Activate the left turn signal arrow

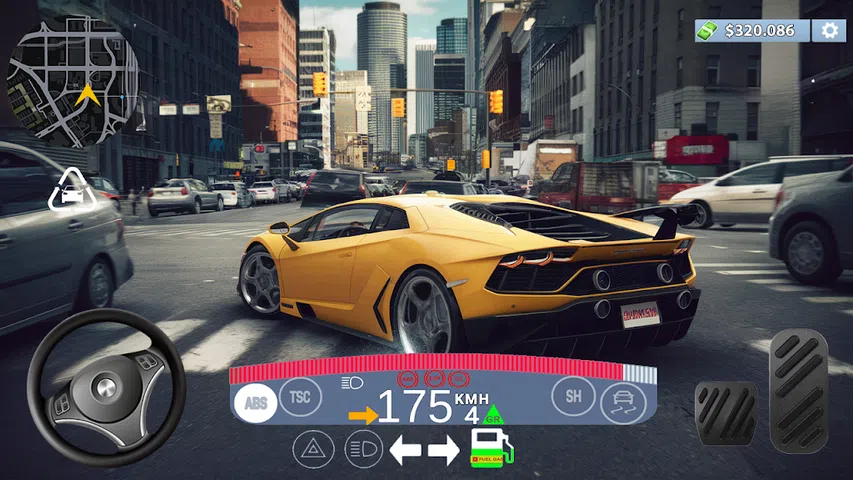pyautogui.click(x=405, y=450)
